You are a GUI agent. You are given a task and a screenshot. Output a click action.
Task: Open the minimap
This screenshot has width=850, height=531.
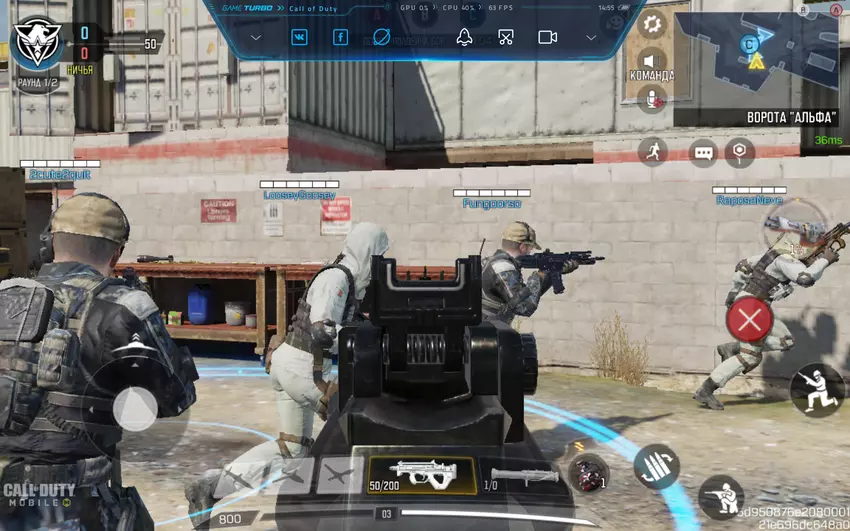point(755,55)
